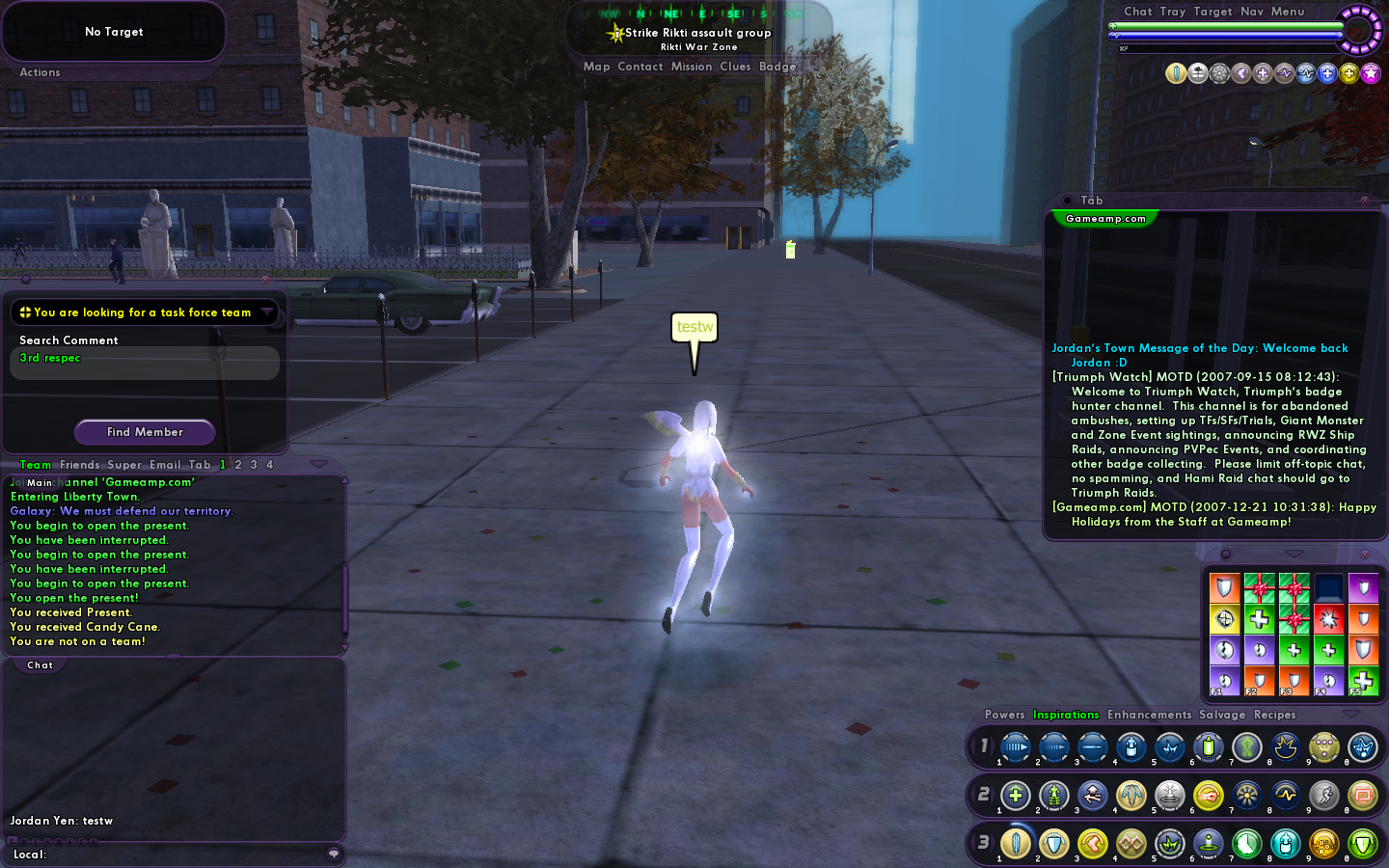Open the Salvage window
The image size is (1389, 868).
[1222, 715]
